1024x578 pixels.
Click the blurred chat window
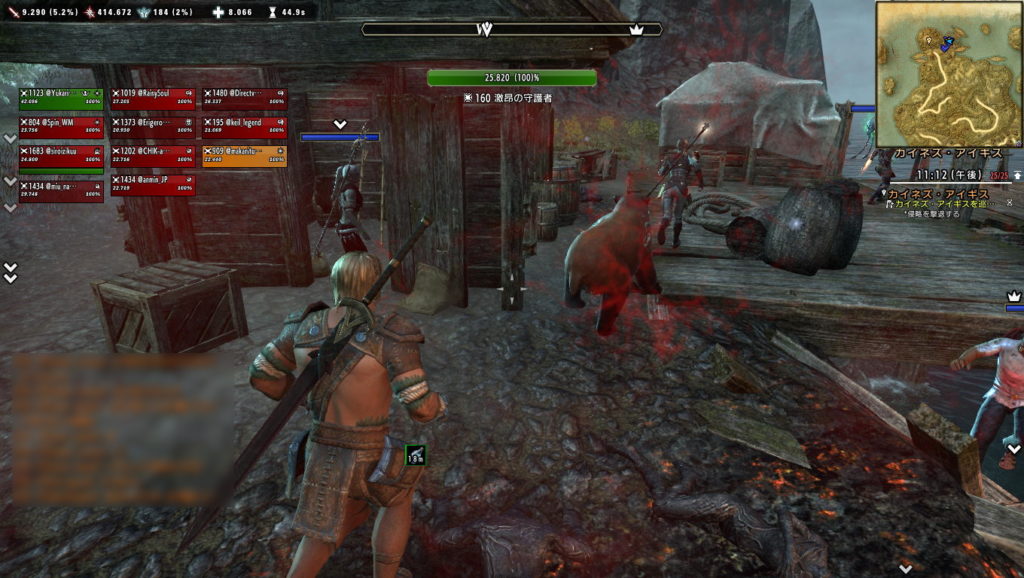[x=122, y=428]
